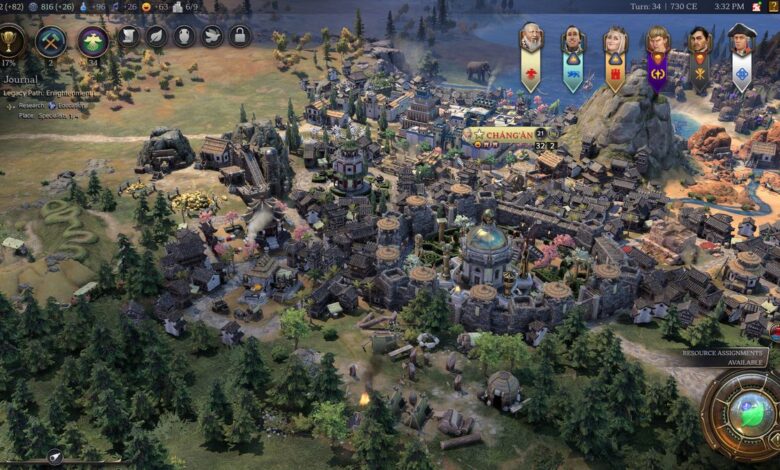Click the Resource Assignments Available notification
Viewport: 780px width, 470px height.
(723, 357)
